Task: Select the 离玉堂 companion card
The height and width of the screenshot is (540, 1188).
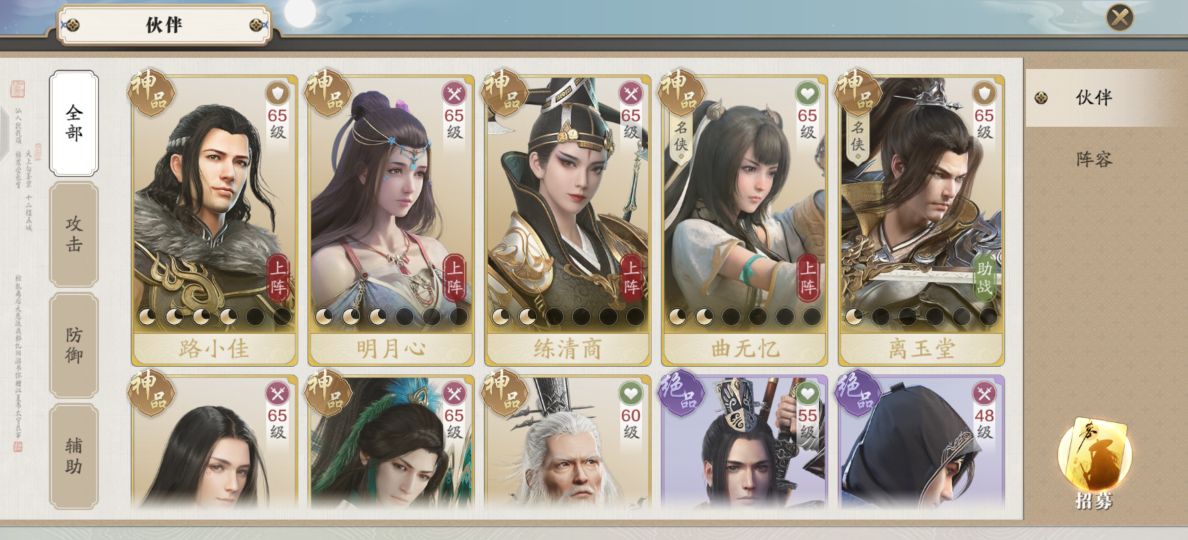Action: (x=921, y=220)
